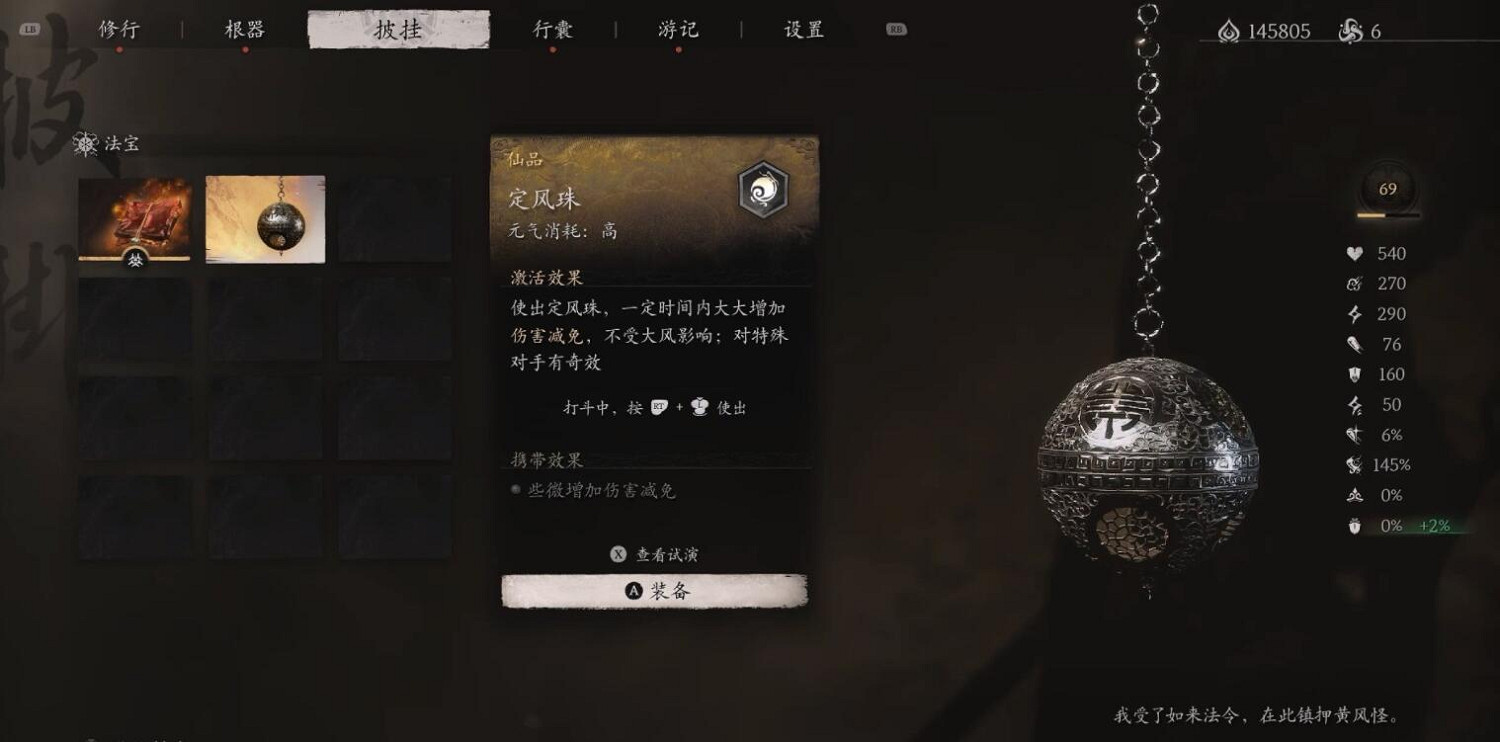
Task: Click the mana stat icon showing 270
Action: 1352,284
